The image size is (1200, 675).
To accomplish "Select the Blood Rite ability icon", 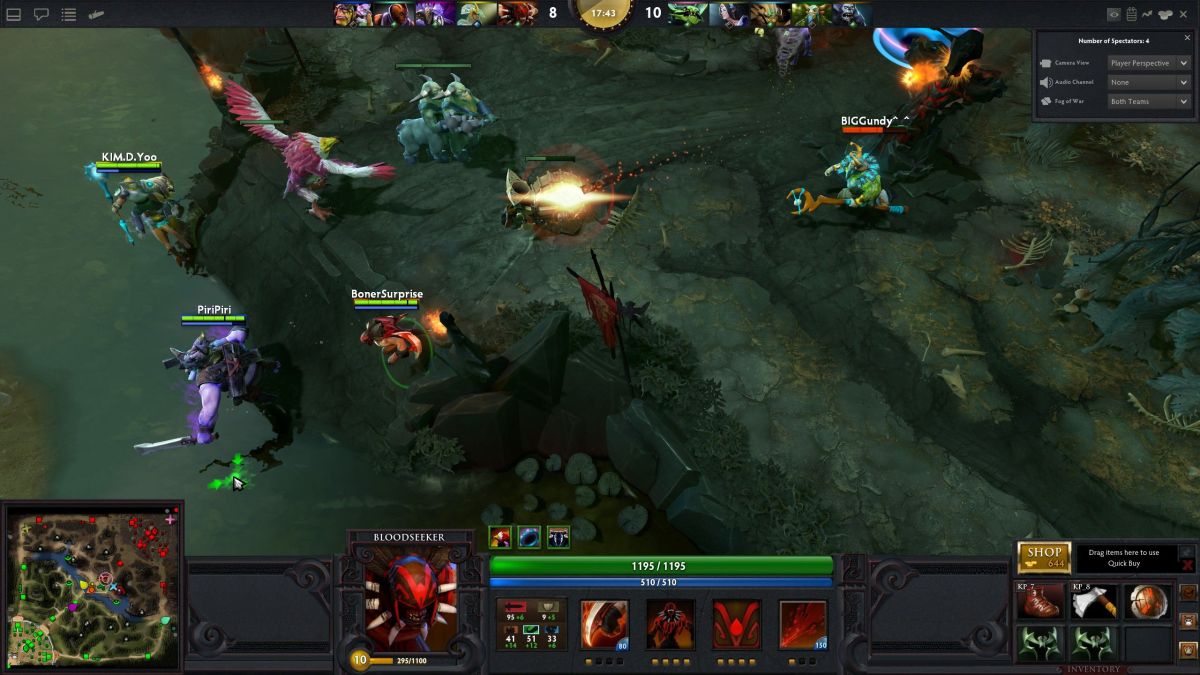I will [671, 624].
